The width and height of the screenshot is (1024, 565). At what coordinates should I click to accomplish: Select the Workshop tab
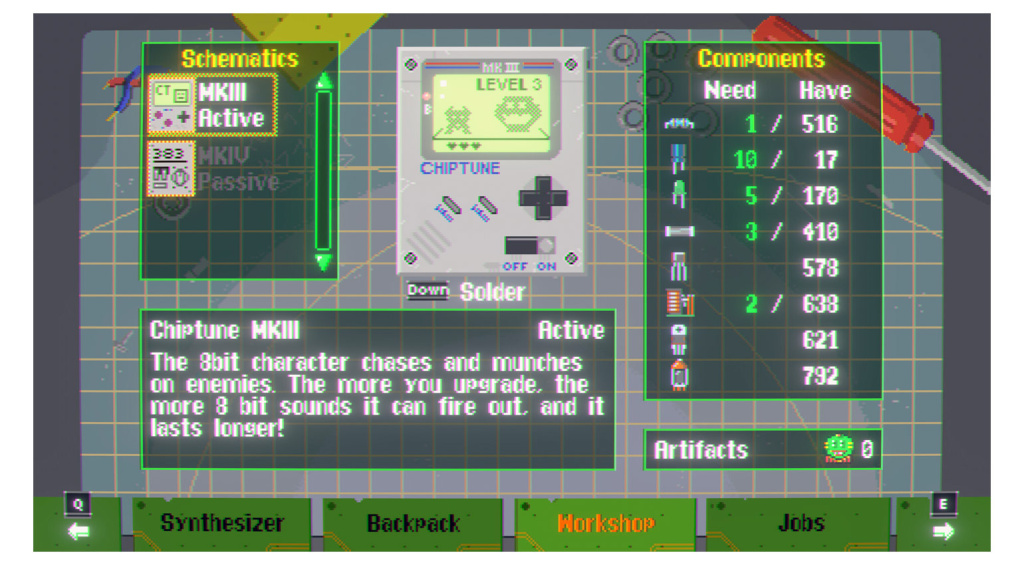point(605,523)
